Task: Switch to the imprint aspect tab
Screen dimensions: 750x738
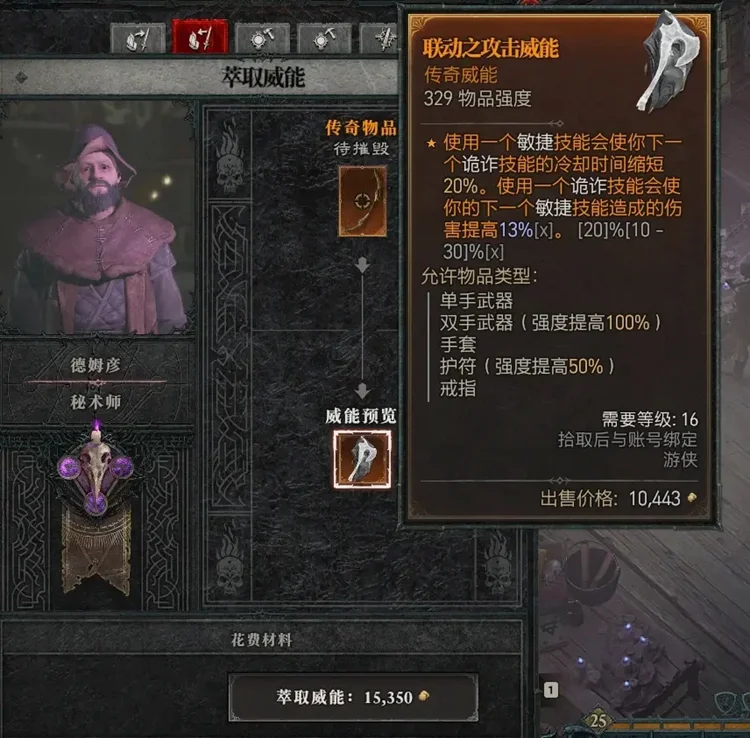Action: [139, 39]
